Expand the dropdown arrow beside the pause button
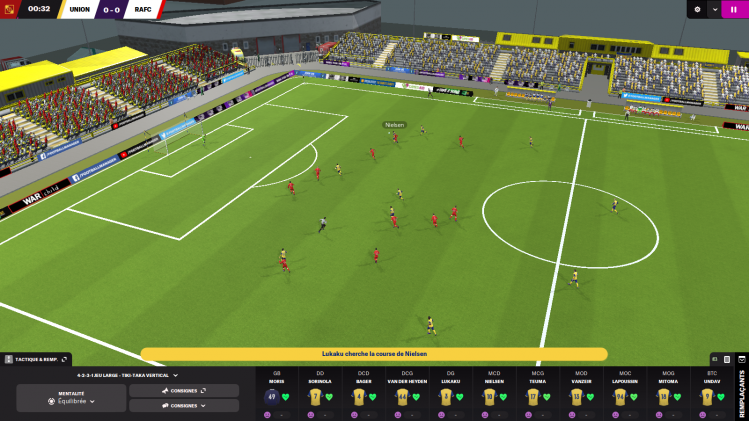Image resolution: width=749 pixels, height=421 pixels. [716, 9]
